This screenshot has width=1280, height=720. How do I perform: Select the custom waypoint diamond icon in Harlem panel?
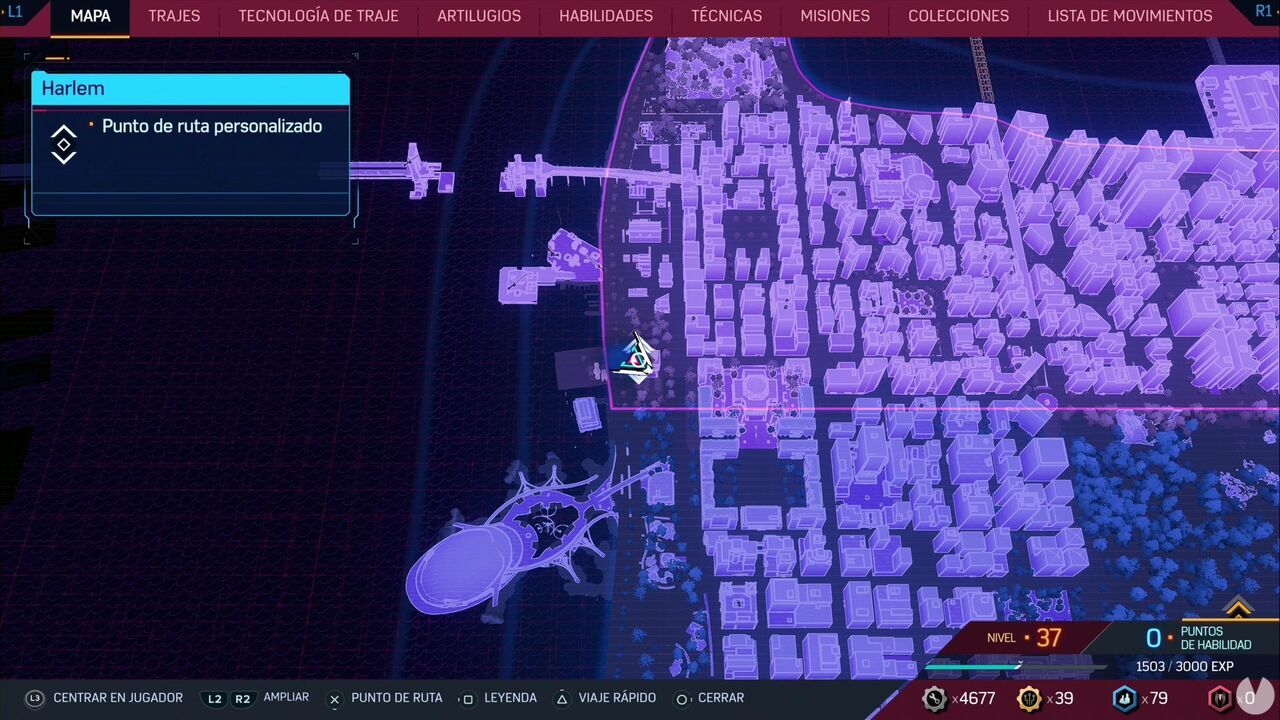[x=63, y=144]
